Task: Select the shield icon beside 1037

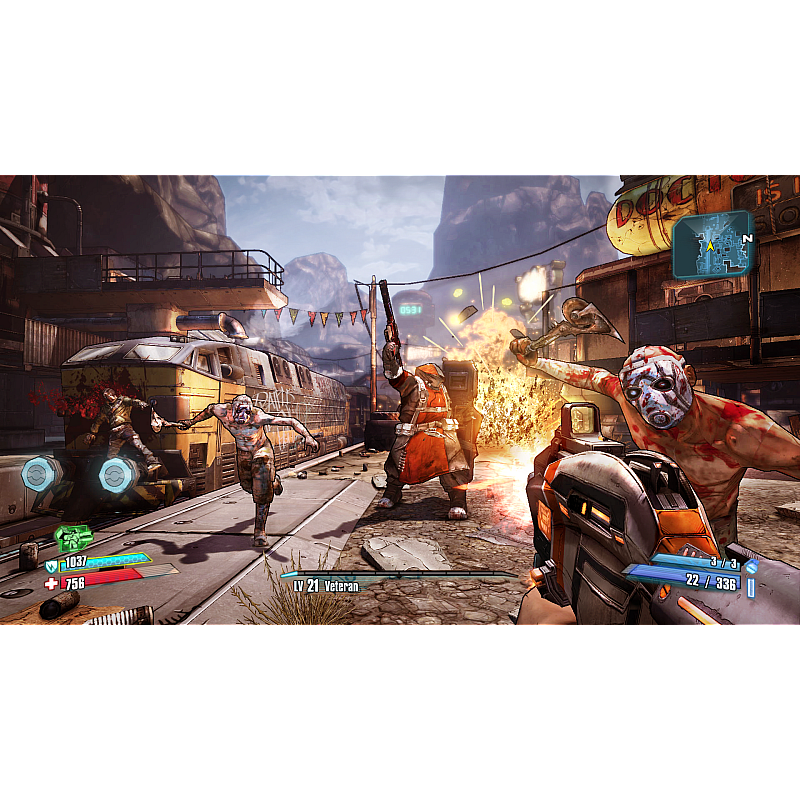Action: pyautogui.click(x=51, y=566)
